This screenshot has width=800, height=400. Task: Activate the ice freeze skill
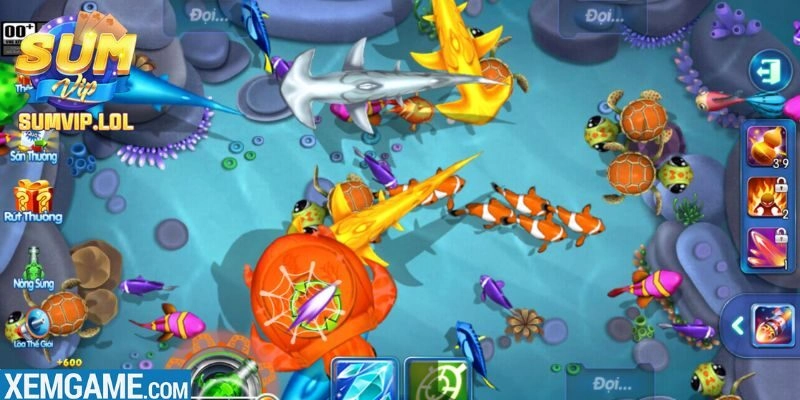click(x=358, y=381)
